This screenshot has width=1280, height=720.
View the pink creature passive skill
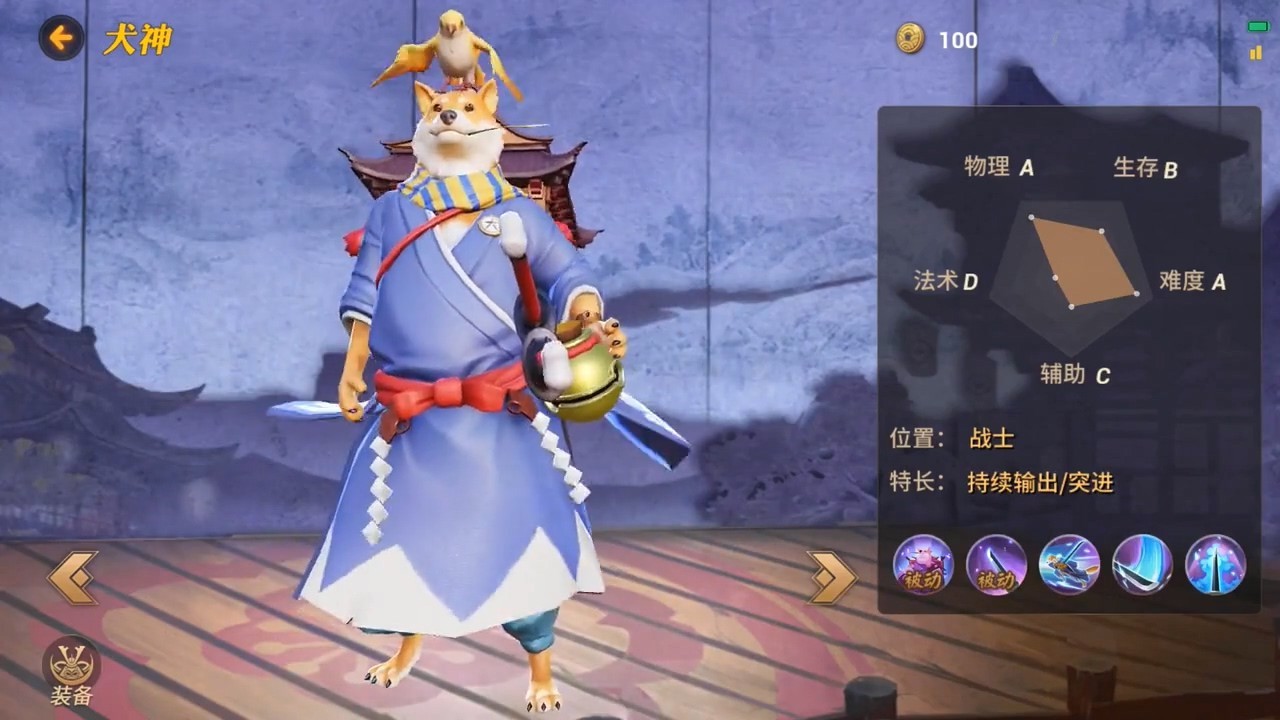923,565
